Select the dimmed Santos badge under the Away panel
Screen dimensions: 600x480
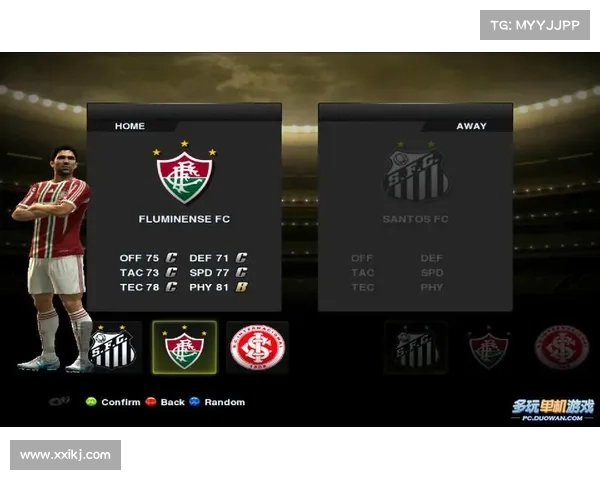tap(416, 348)
